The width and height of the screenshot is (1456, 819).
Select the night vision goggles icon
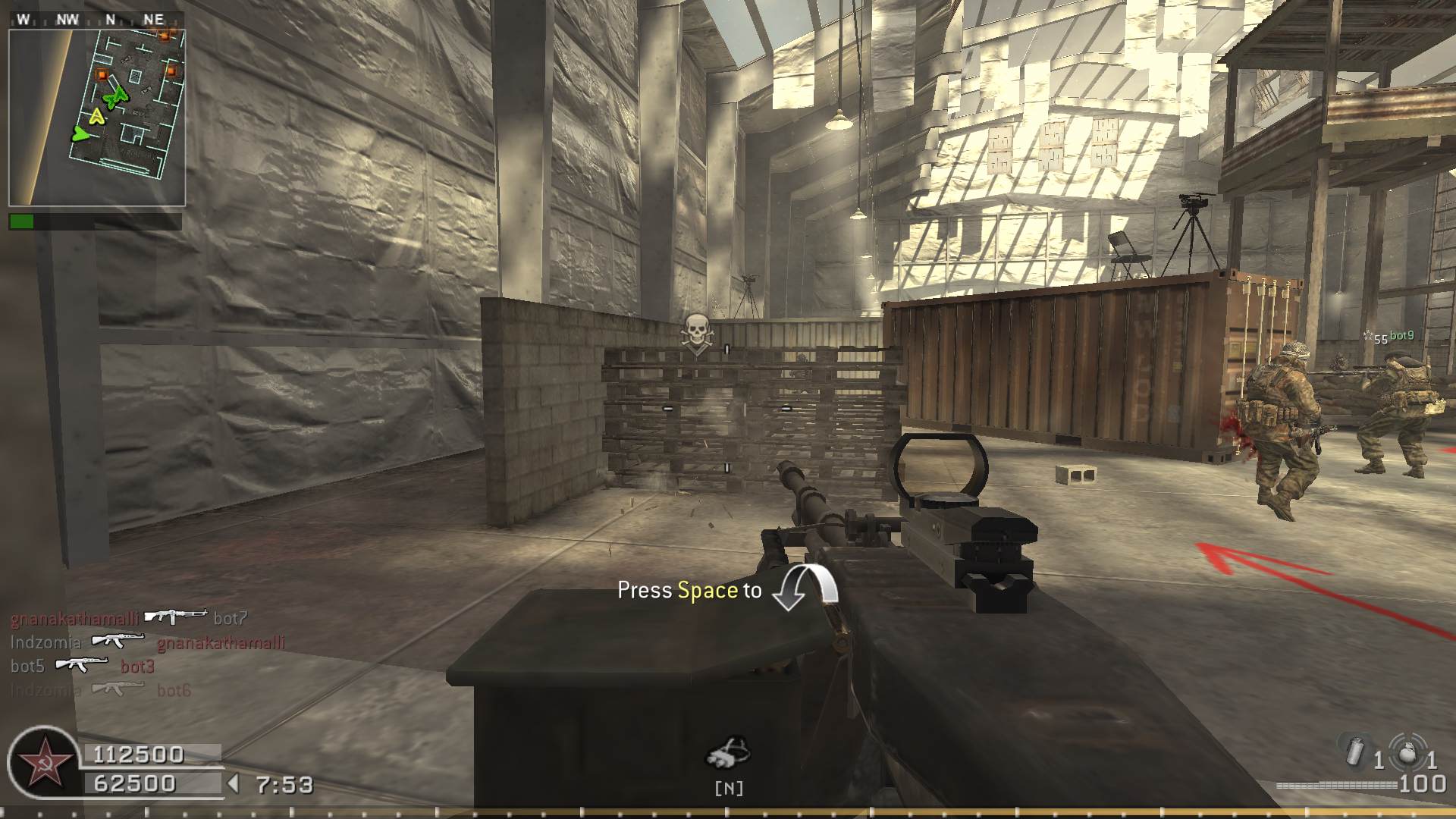pos(728,754)
